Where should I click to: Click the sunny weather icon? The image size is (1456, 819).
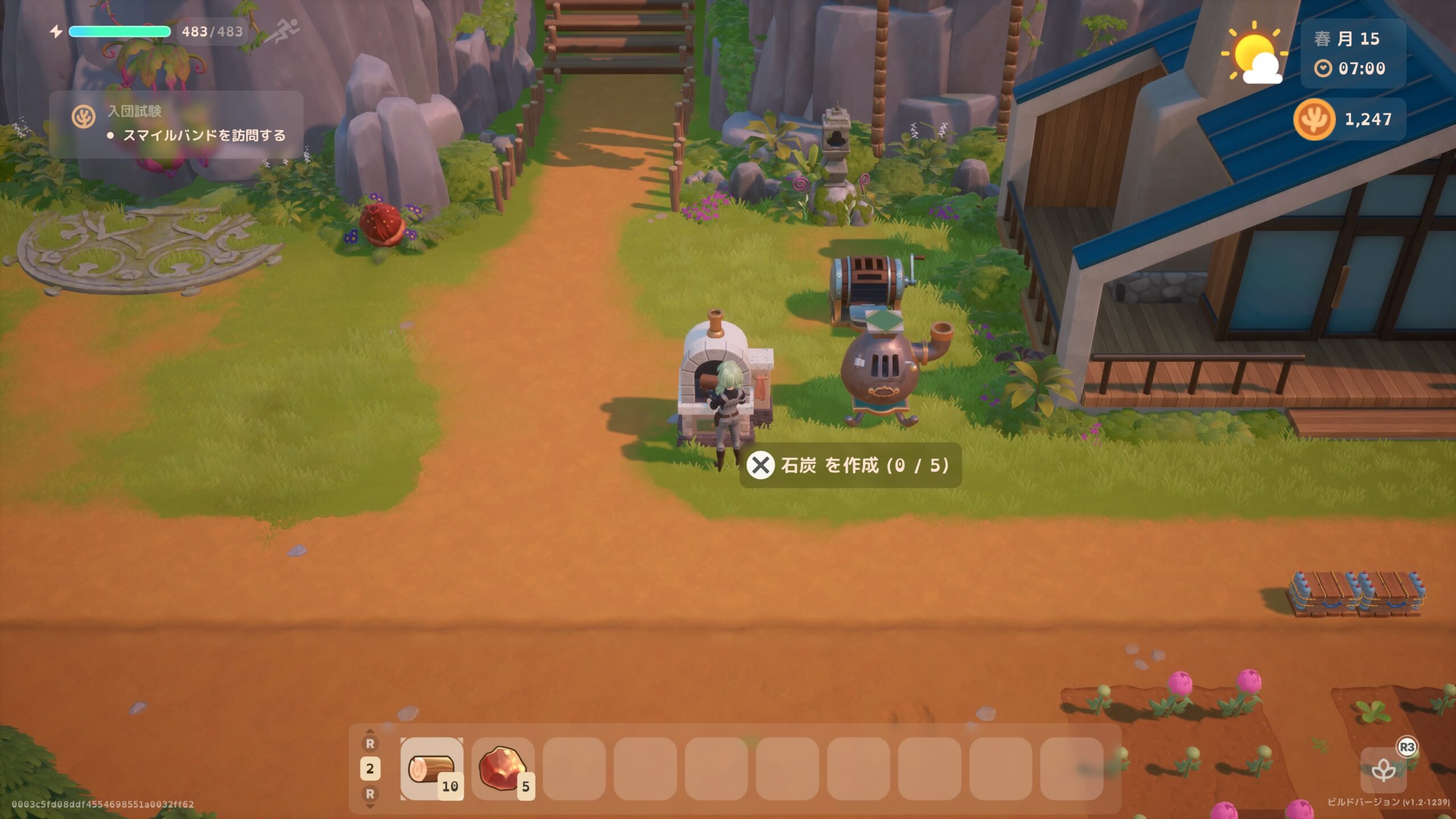(x=1255, y=55)
